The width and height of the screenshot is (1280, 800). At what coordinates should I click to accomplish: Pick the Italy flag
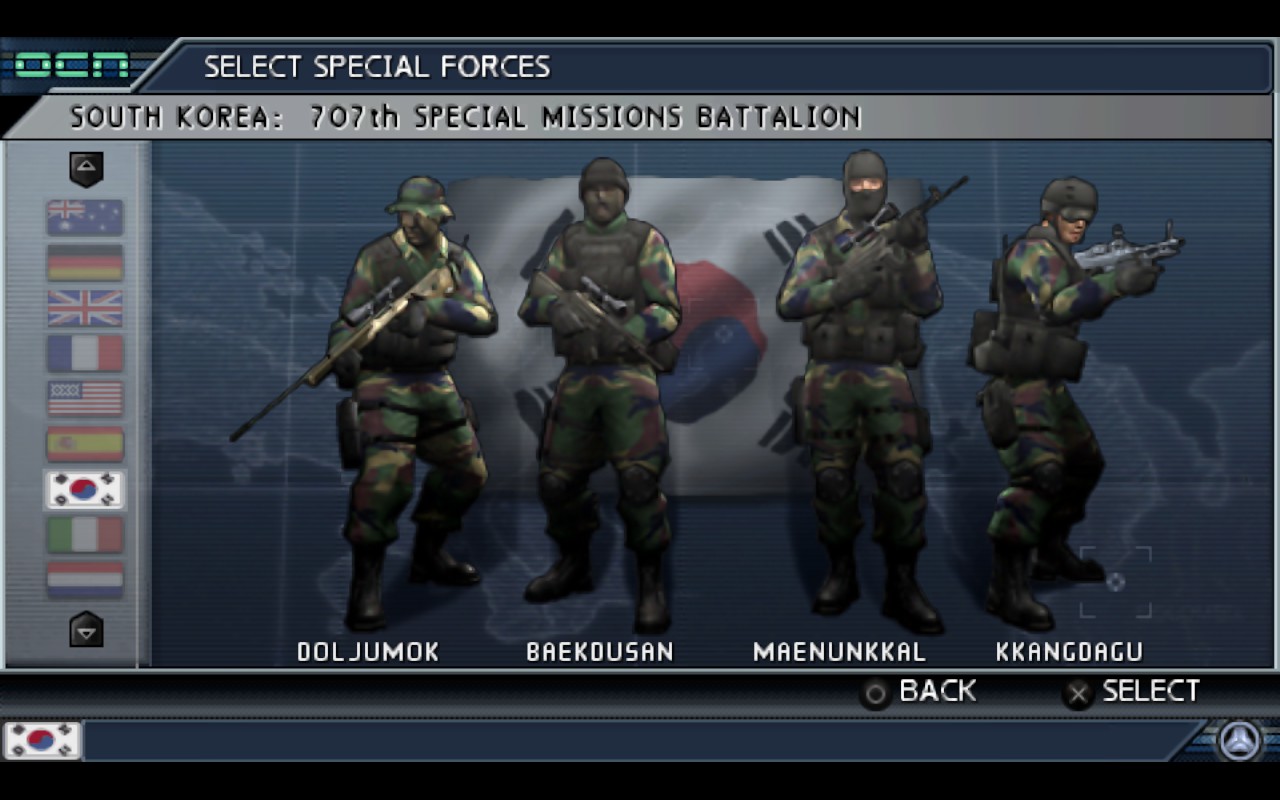pyautogui.click(x=85, y=535)
